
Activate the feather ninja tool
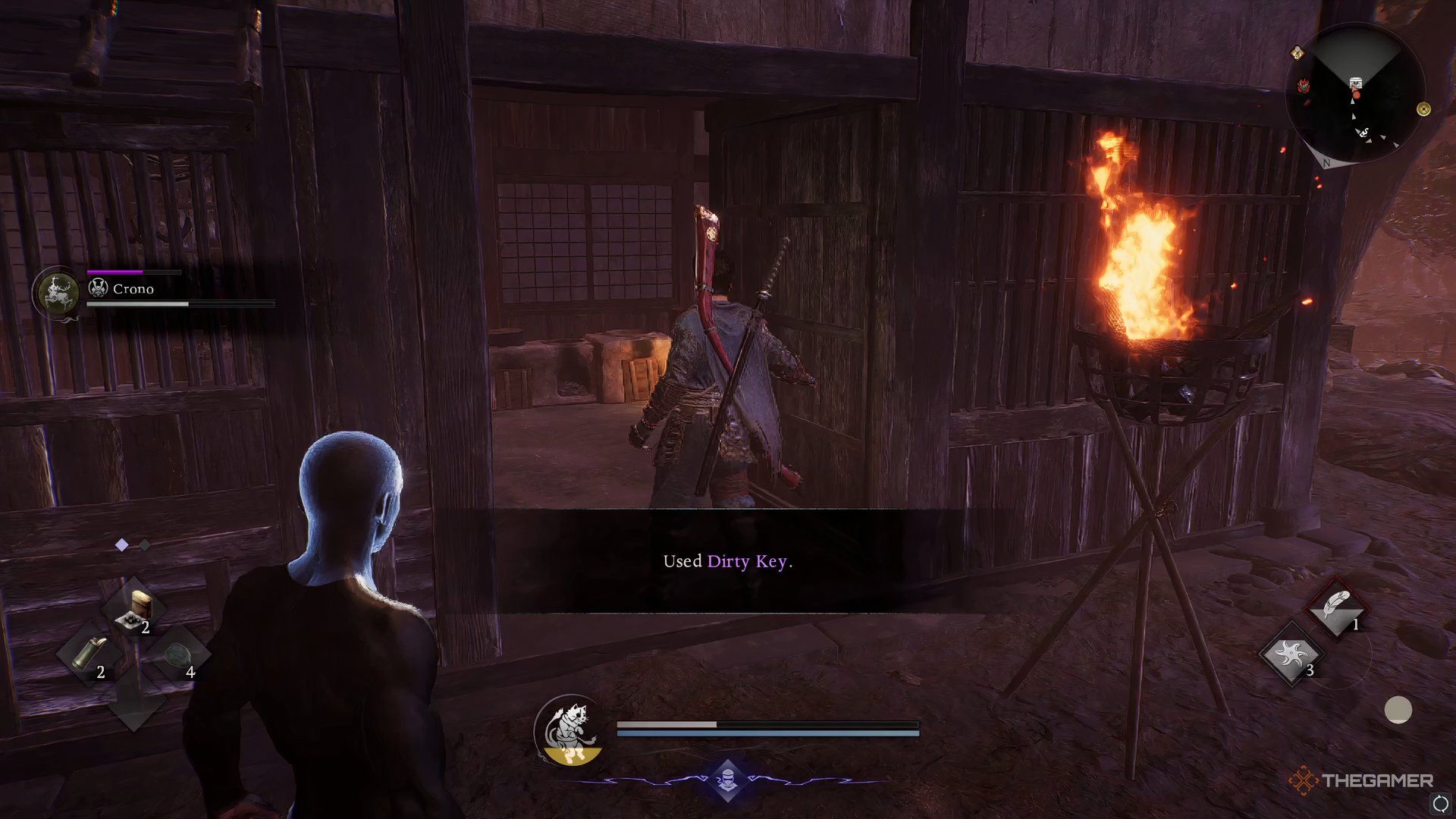[1336, 609]
